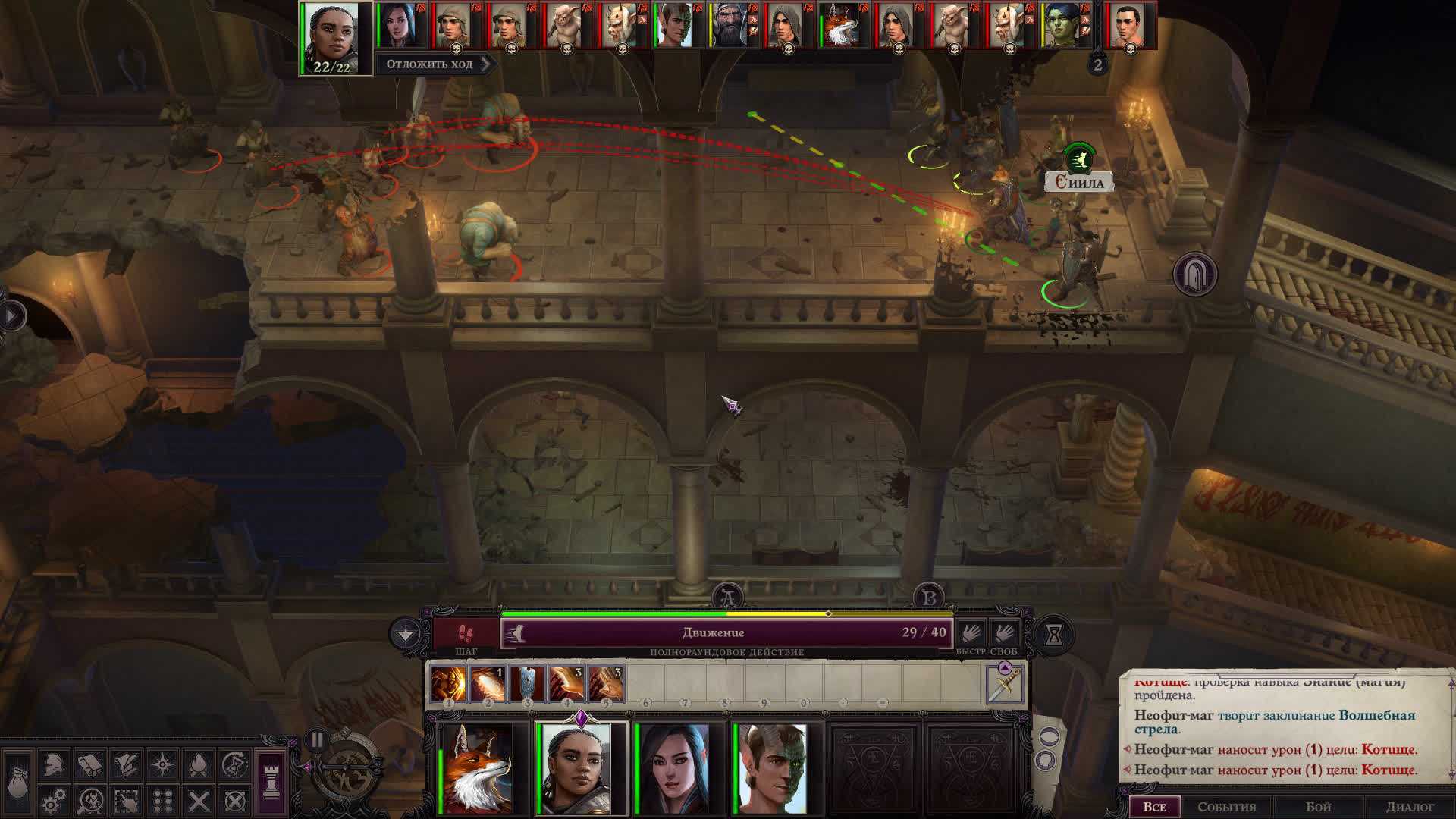Image resolution: width=1456 pixels, height=819 pixels.
Task: Open the character sheet helmet icon
Action: point(53,764)
